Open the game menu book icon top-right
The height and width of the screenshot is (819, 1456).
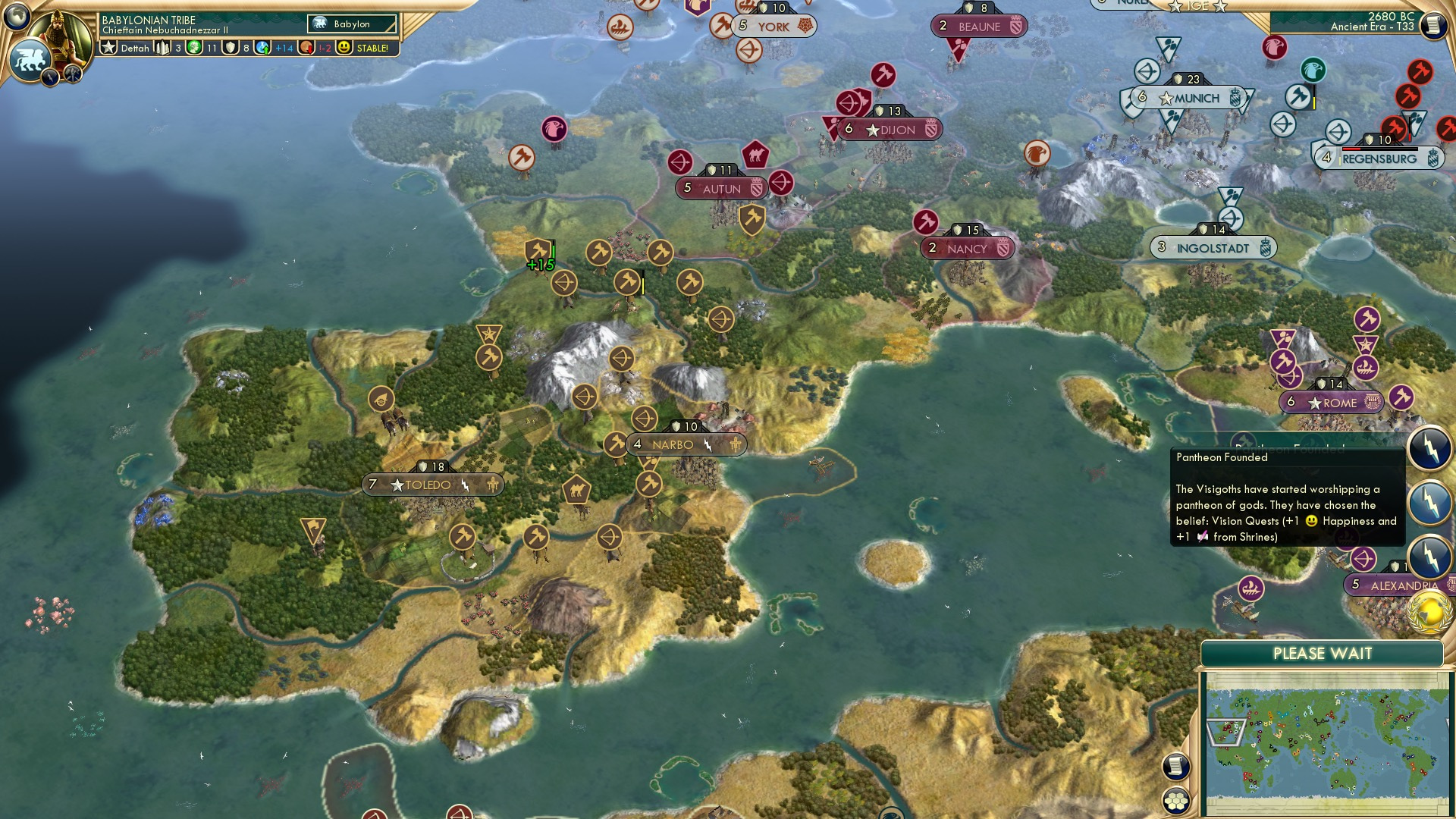pos(1433,24)
